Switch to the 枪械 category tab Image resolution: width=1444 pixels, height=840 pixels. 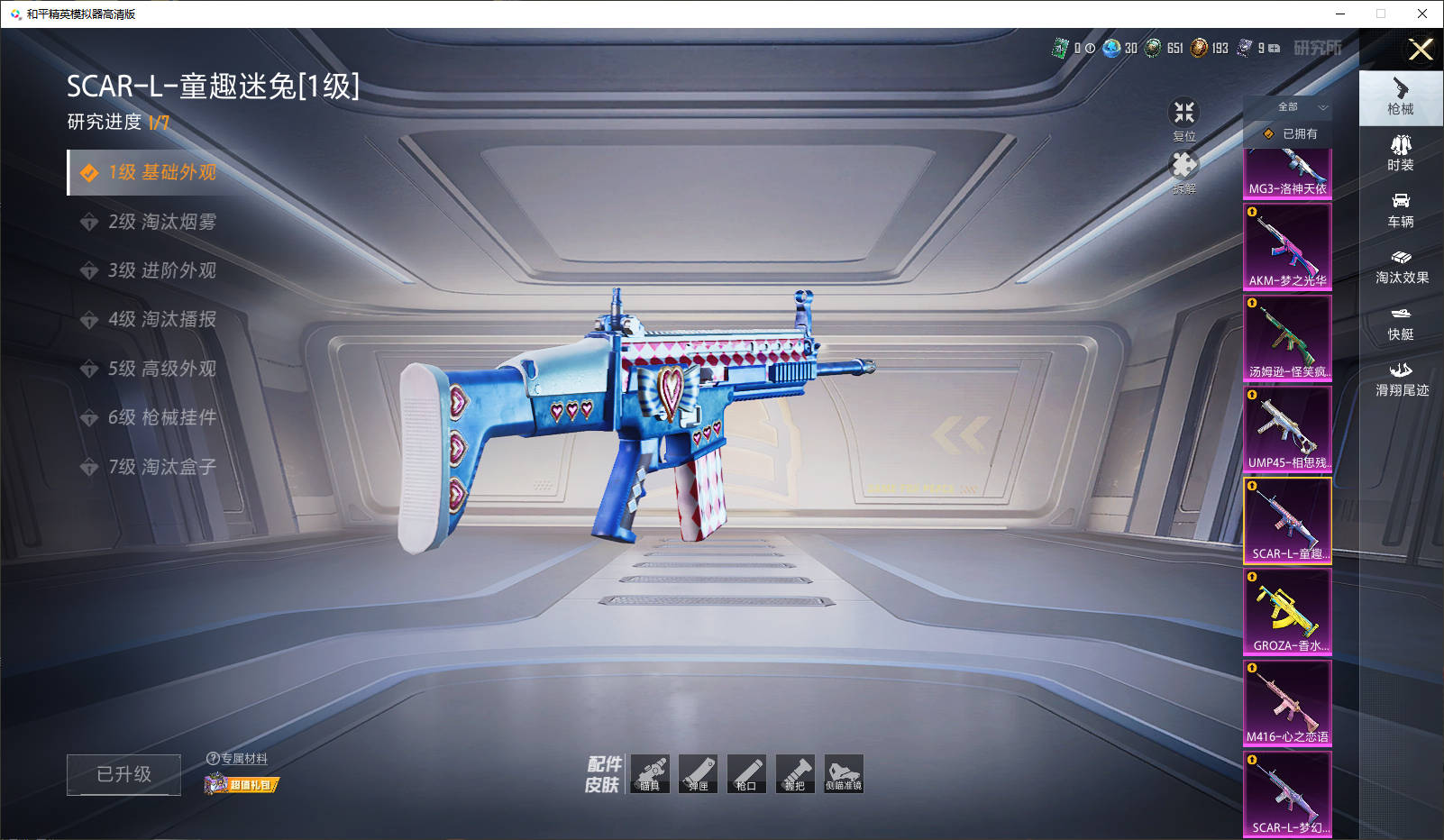click(x=1401, y=96)
